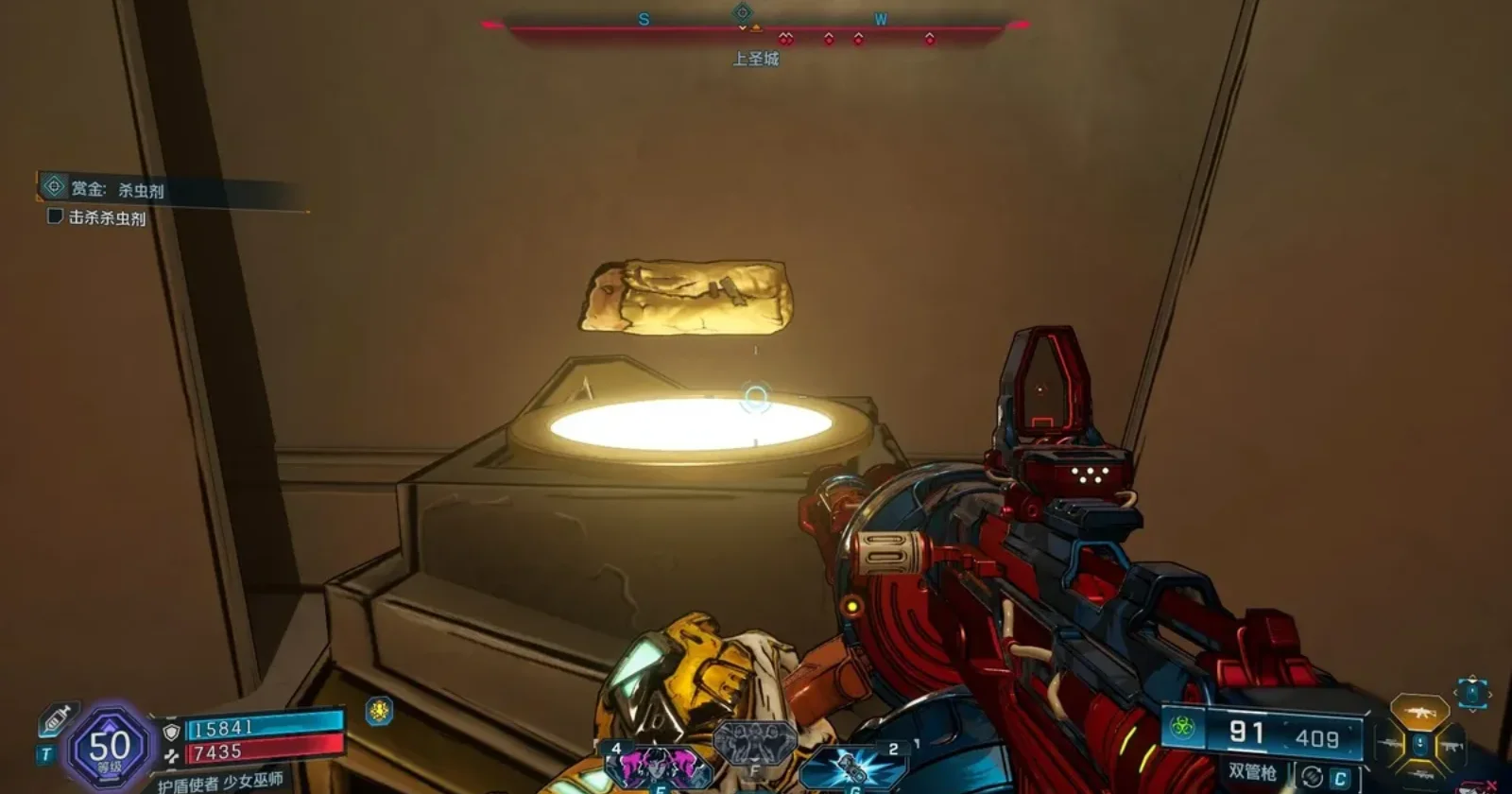Click the green biohazard element icon

[1183, 727]
